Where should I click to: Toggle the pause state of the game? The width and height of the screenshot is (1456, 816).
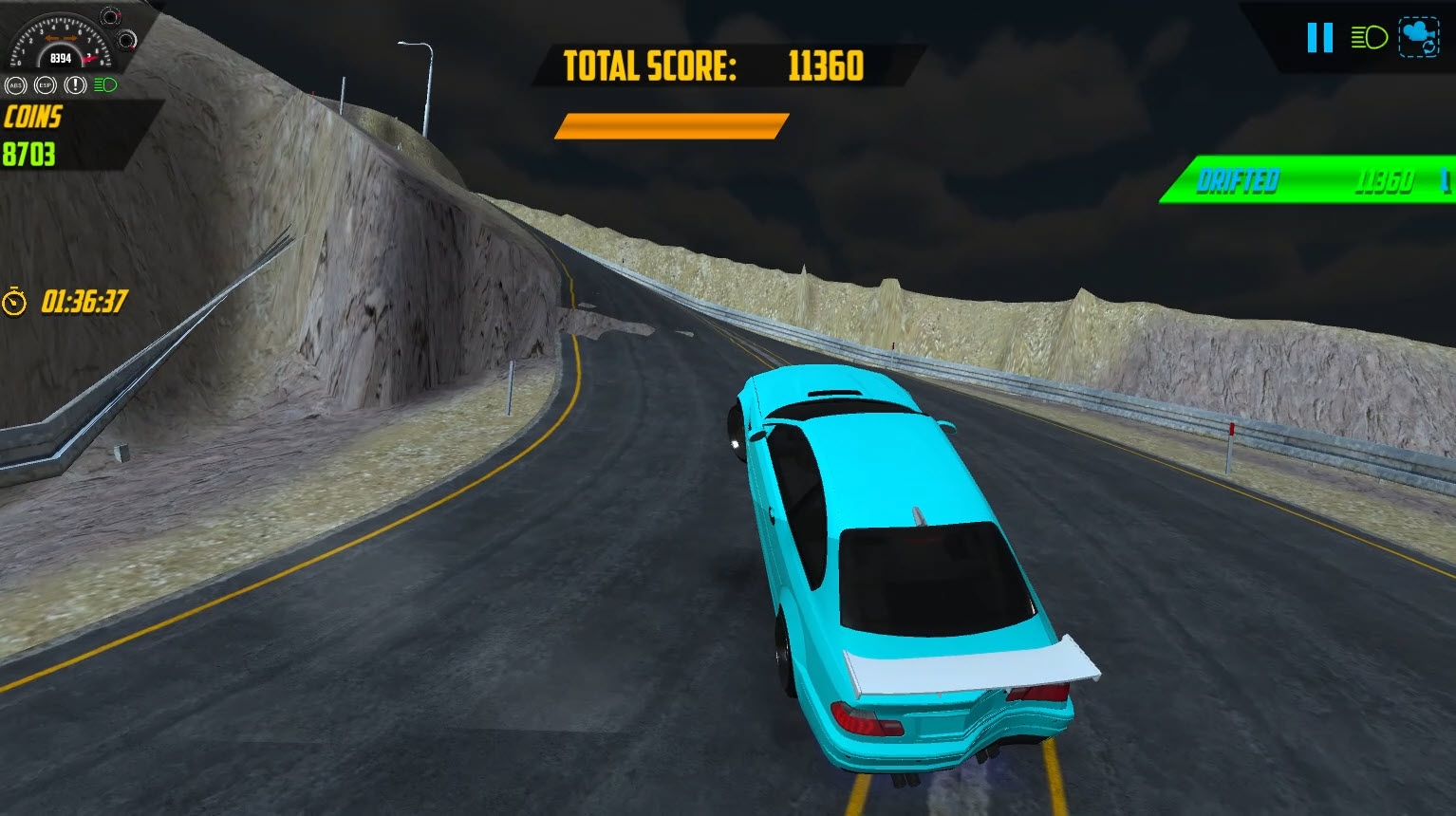[1318, 39]
